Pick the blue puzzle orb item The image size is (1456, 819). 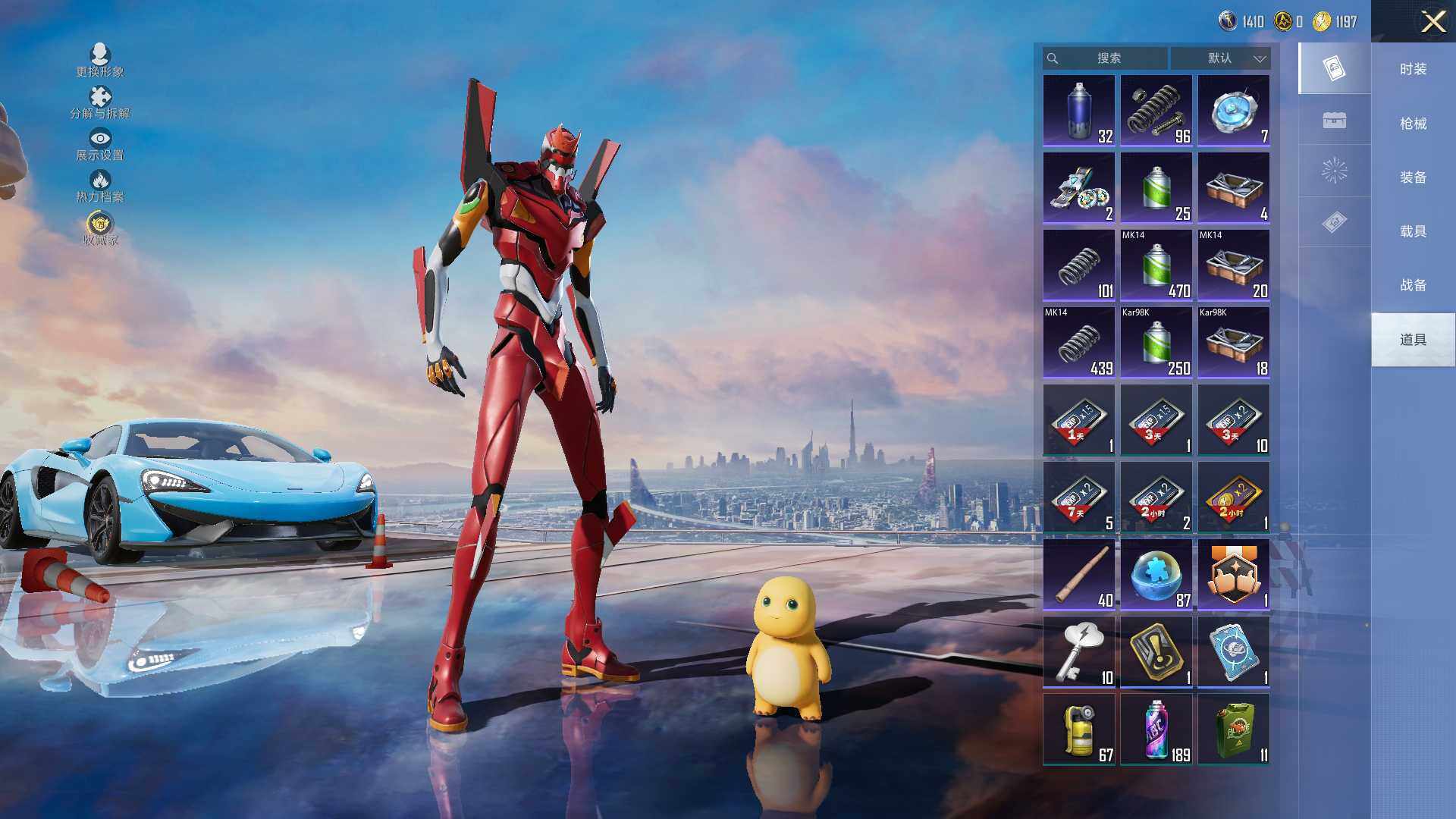point(1156,575)
